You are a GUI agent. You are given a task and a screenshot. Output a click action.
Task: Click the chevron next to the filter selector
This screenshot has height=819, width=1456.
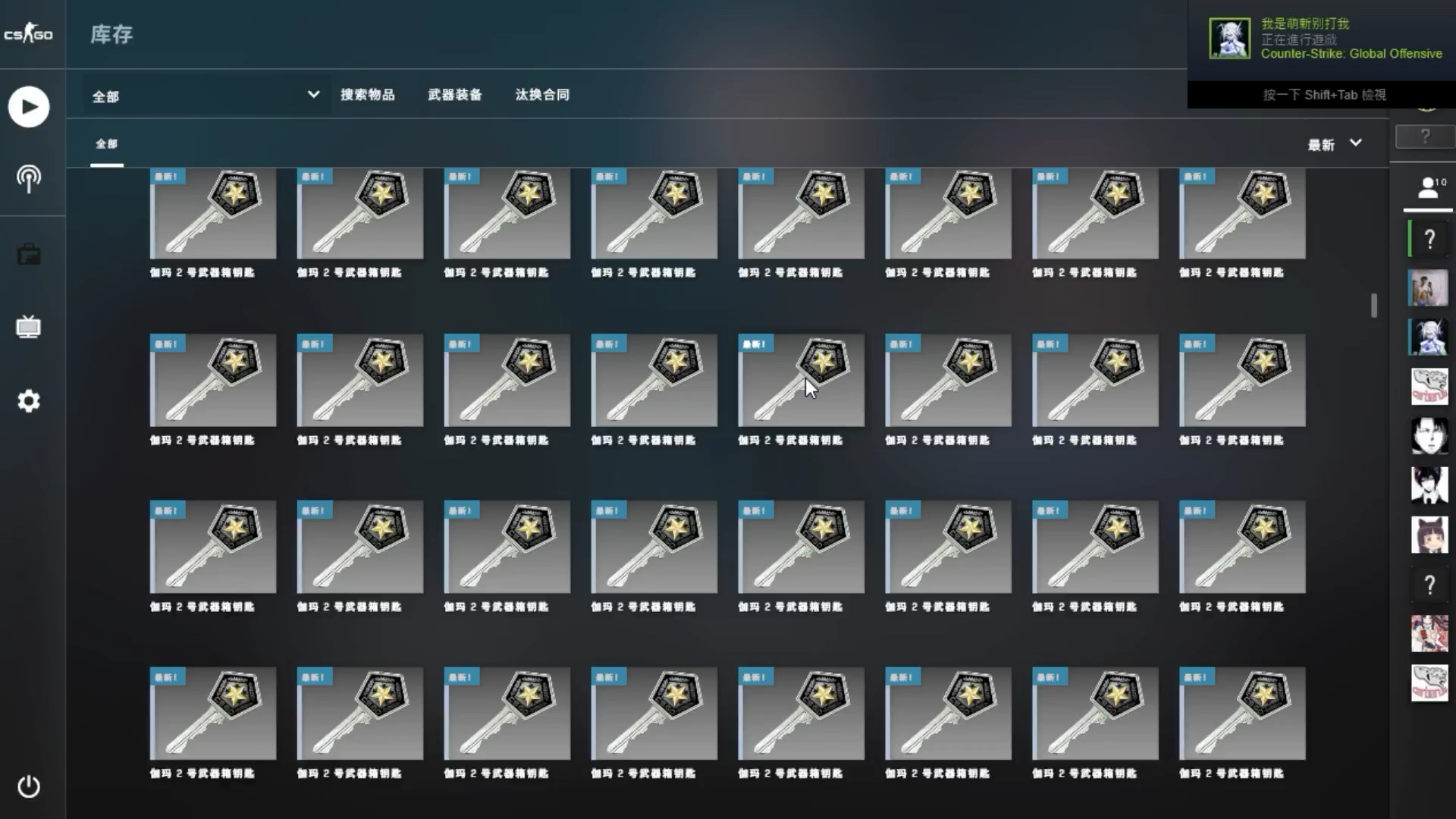tap(313, 95)
